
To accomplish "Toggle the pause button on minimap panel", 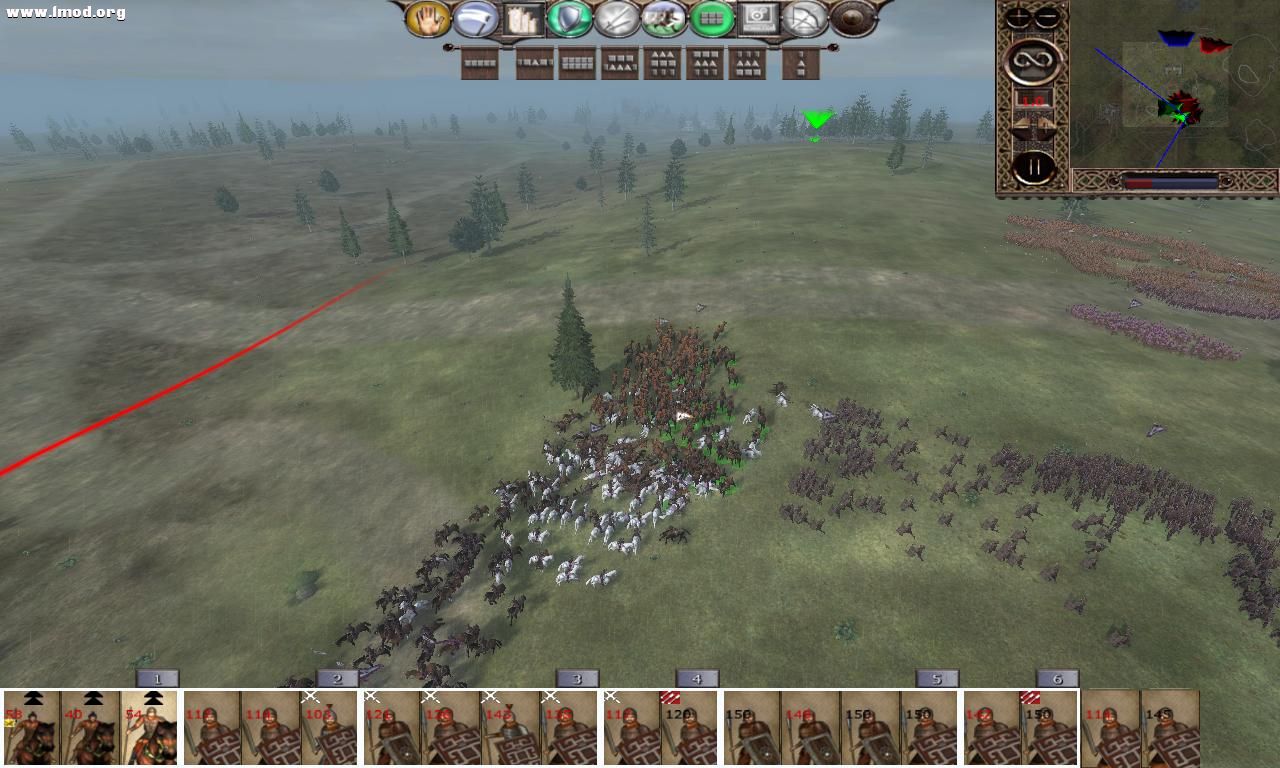I will 1034,166.
